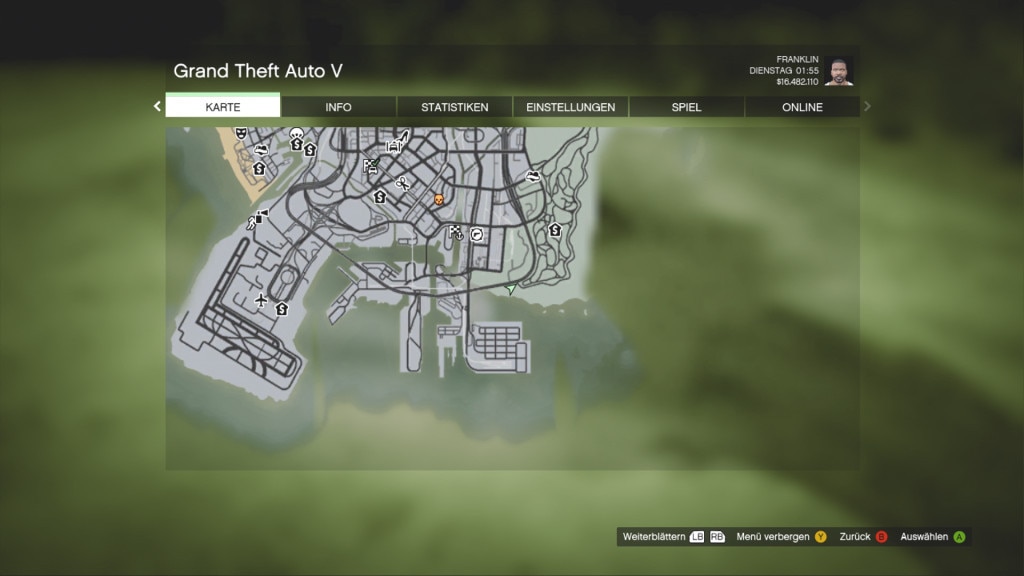Click the right tab scroll arrow
This screenshot has width=1024, height=576.
pyautogui.click(x=867, y=106)
